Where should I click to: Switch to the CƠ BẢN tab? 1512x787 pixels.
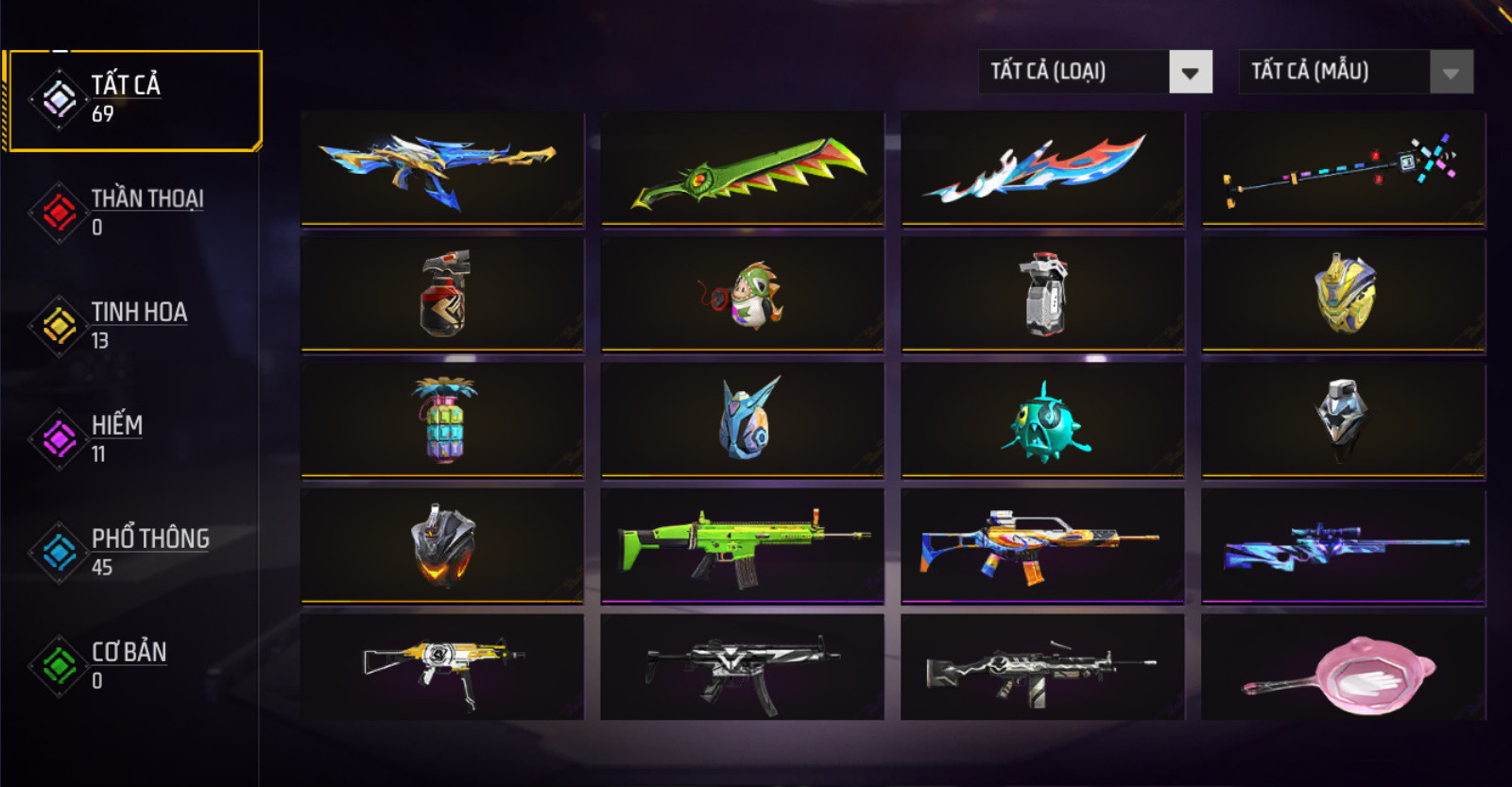pos(132,665)
